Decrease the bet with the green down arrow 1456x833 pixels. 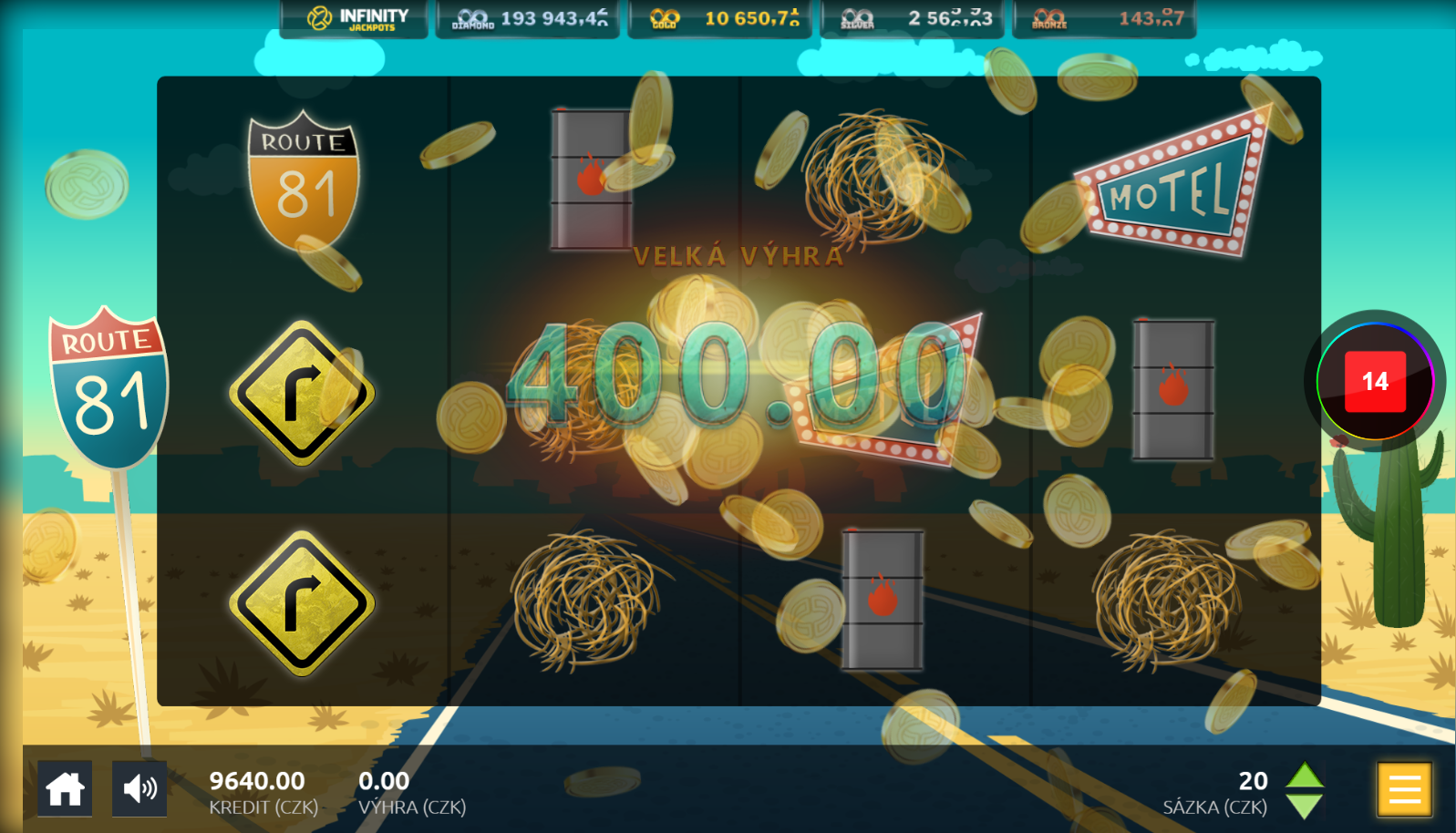point(1305,806)
